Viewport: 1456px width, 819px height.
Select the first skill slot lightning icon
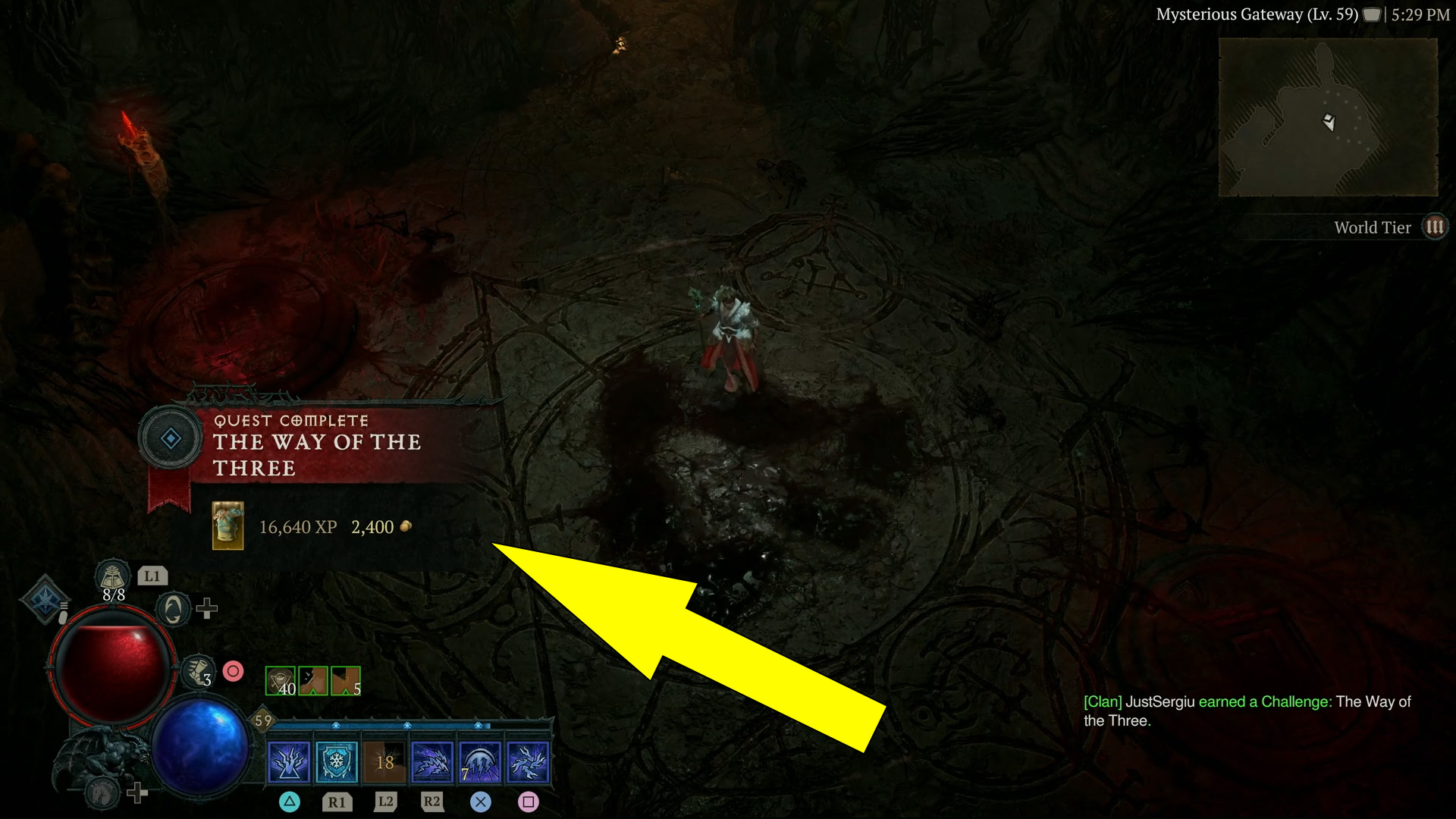290,764
